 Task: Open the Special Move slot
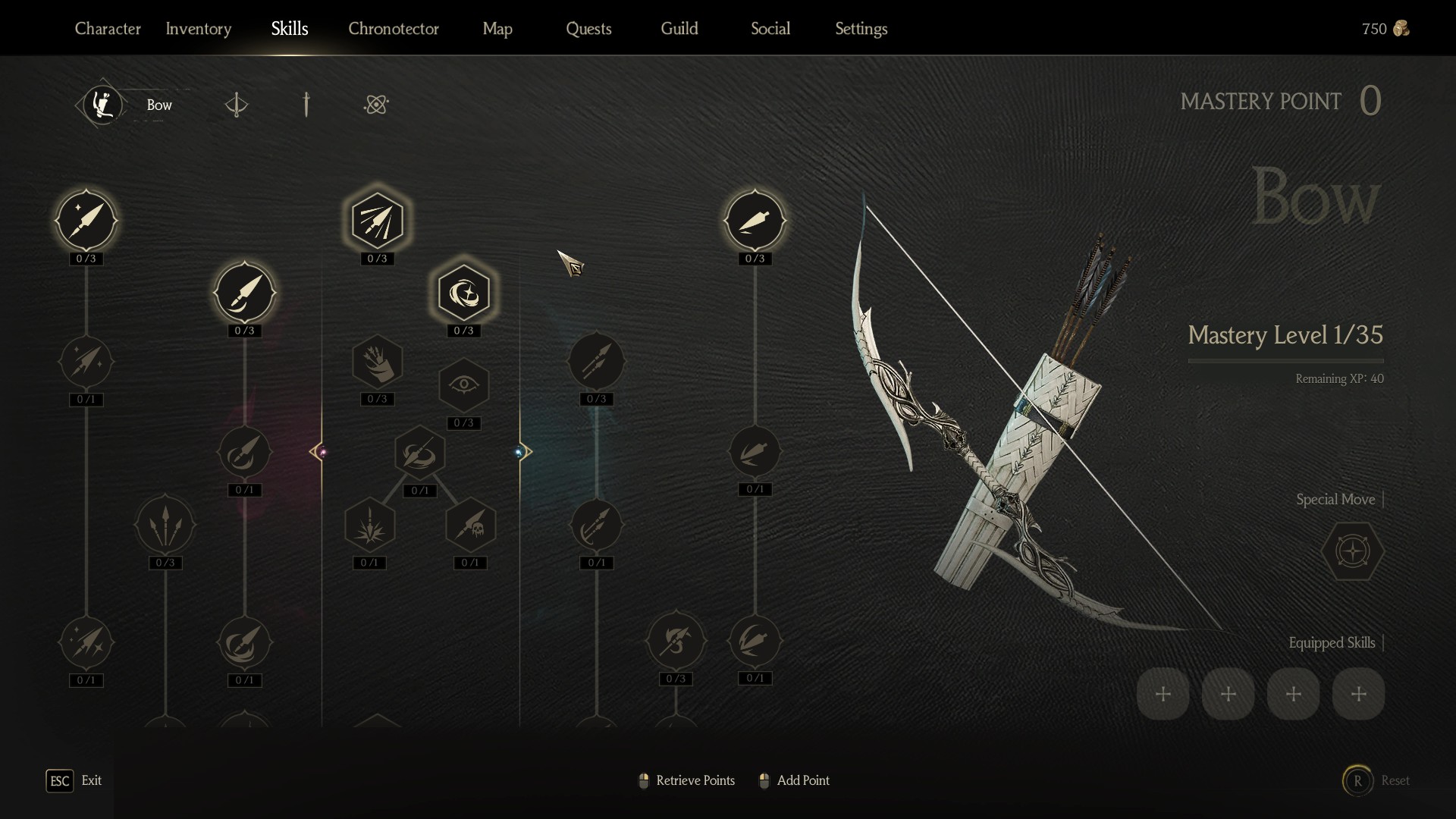1352,551
